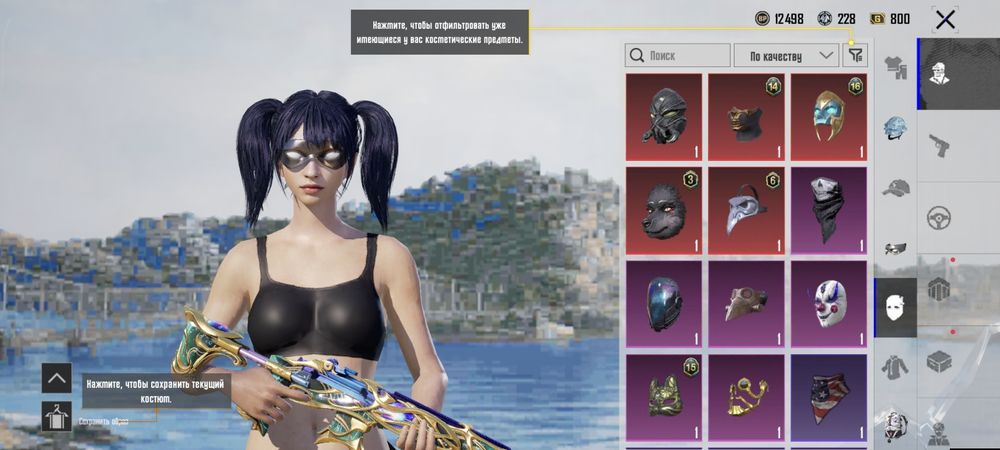The image size is (1000, 450).
Task: Open the steering wheel vehicle tab
Action: click(x=939, y=216)
